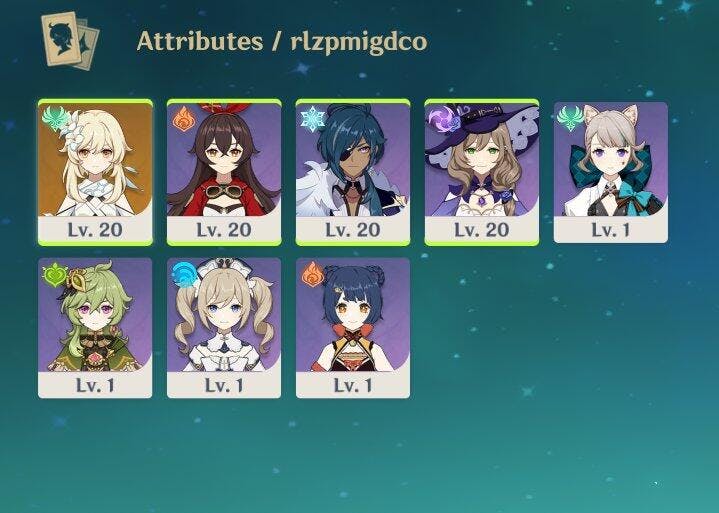Select the blonde Traveler character card
Image resolution: width=719 pixels, height=513 pixels.
(x=95, y=171)
